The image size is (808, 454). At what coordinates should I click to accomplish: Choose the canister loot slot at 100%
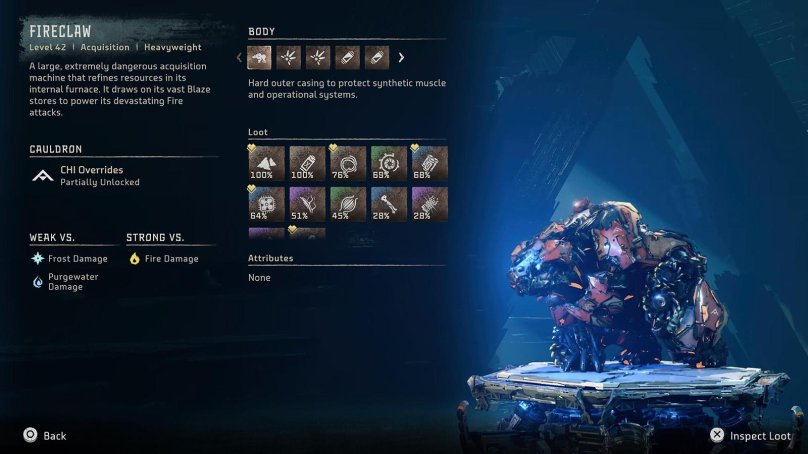coord(307,163)
